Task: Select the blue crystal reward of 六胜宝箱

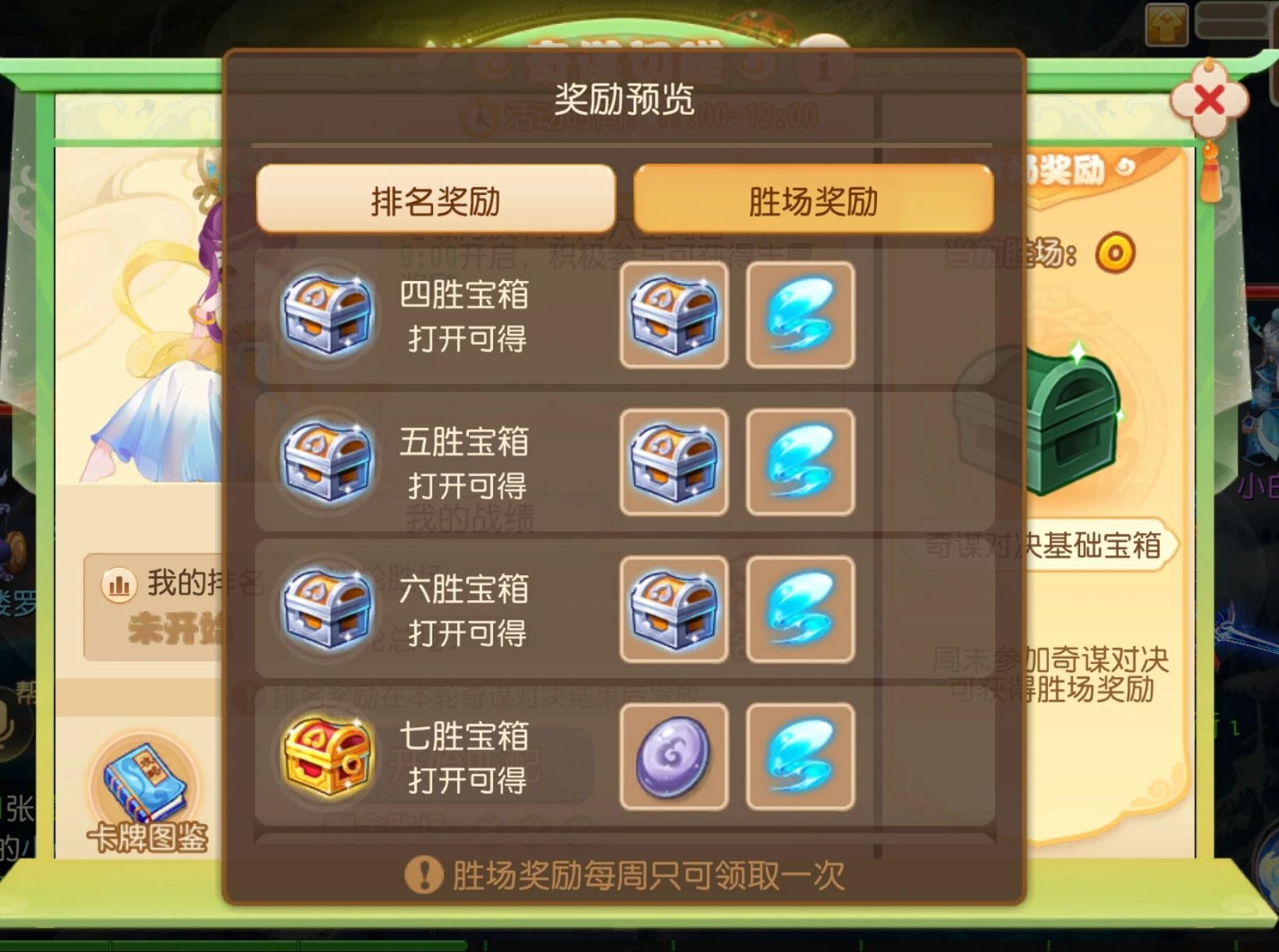Action: coord(799,611)
